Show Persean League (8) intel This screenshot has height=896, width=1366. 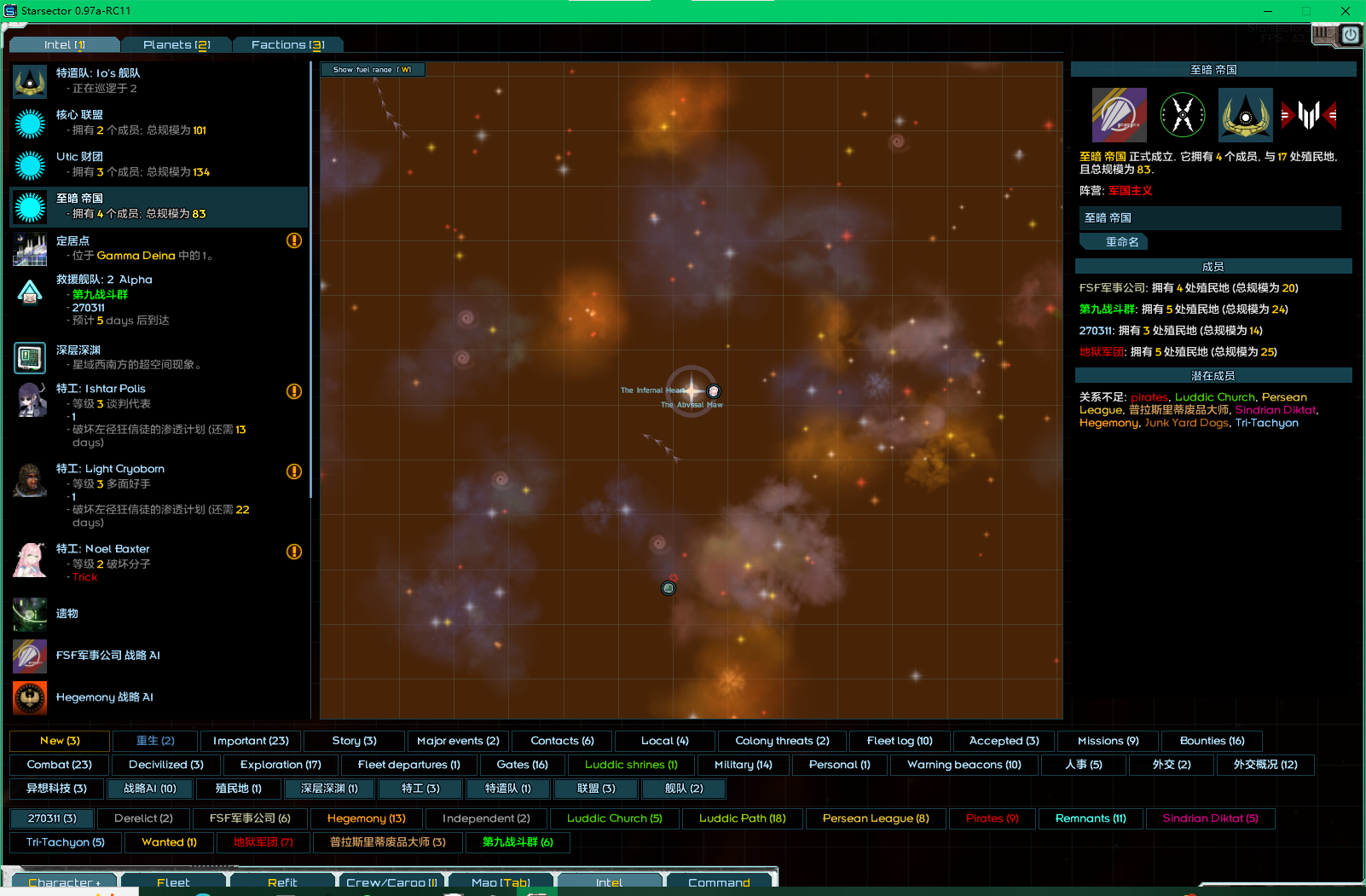pyautogui.click(x=875, y=818)
